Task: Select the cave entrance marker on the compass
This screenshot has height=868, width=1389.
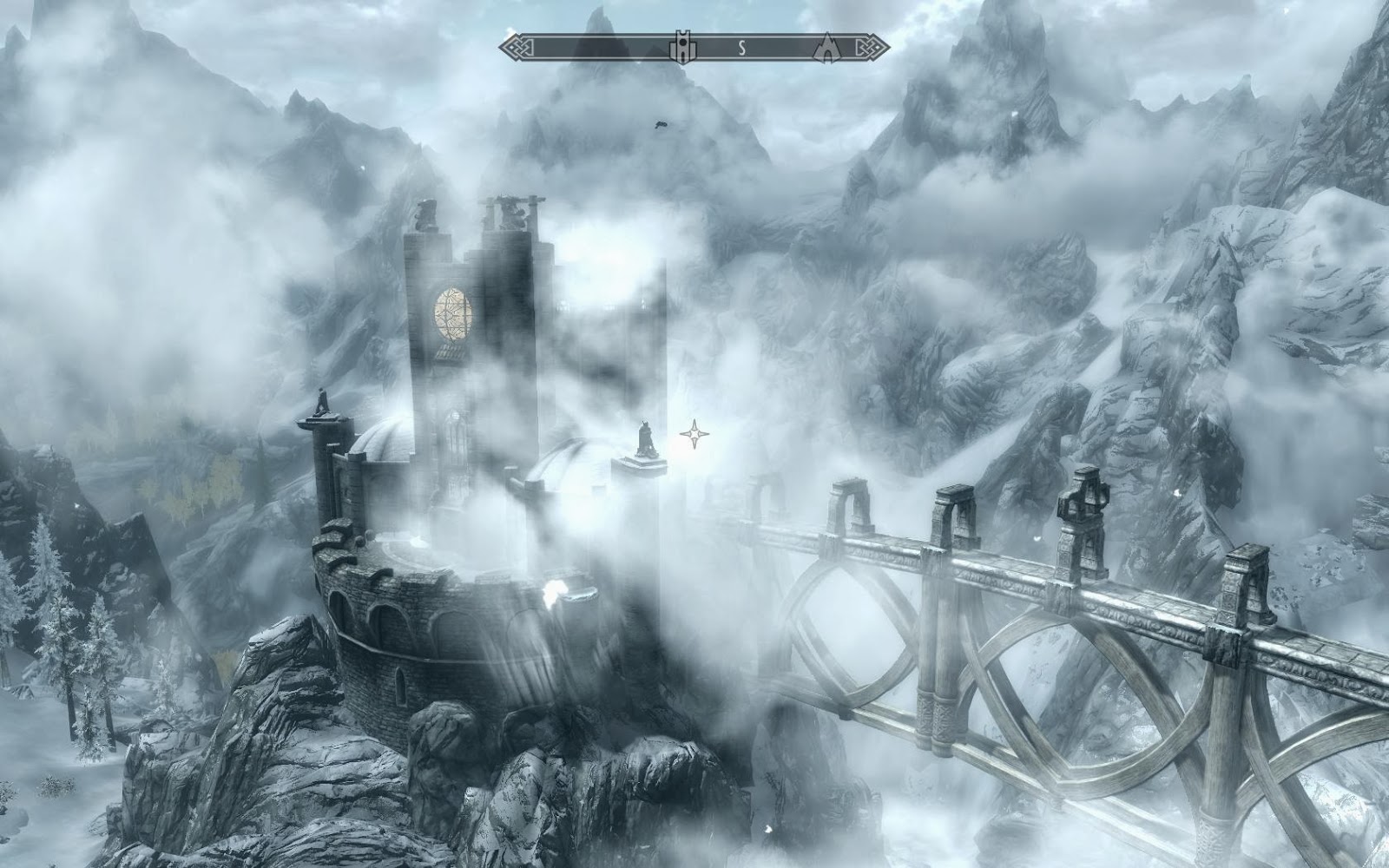Action: point(826,49)
